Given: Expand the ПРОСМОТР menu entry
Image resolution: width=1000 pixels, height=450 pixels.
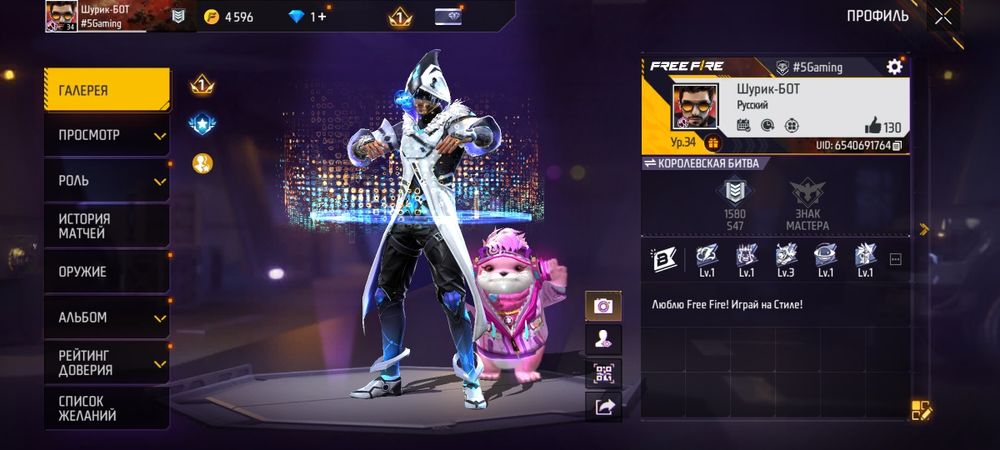Looking at the screenshot, I should click(x=106, y=135).
